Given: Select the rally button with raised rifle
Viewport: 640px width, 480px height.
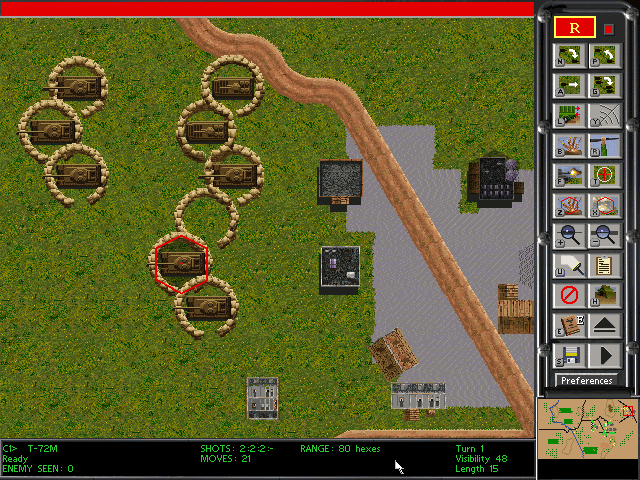Looking at the screenshot, I should click(x=603, y=146).
